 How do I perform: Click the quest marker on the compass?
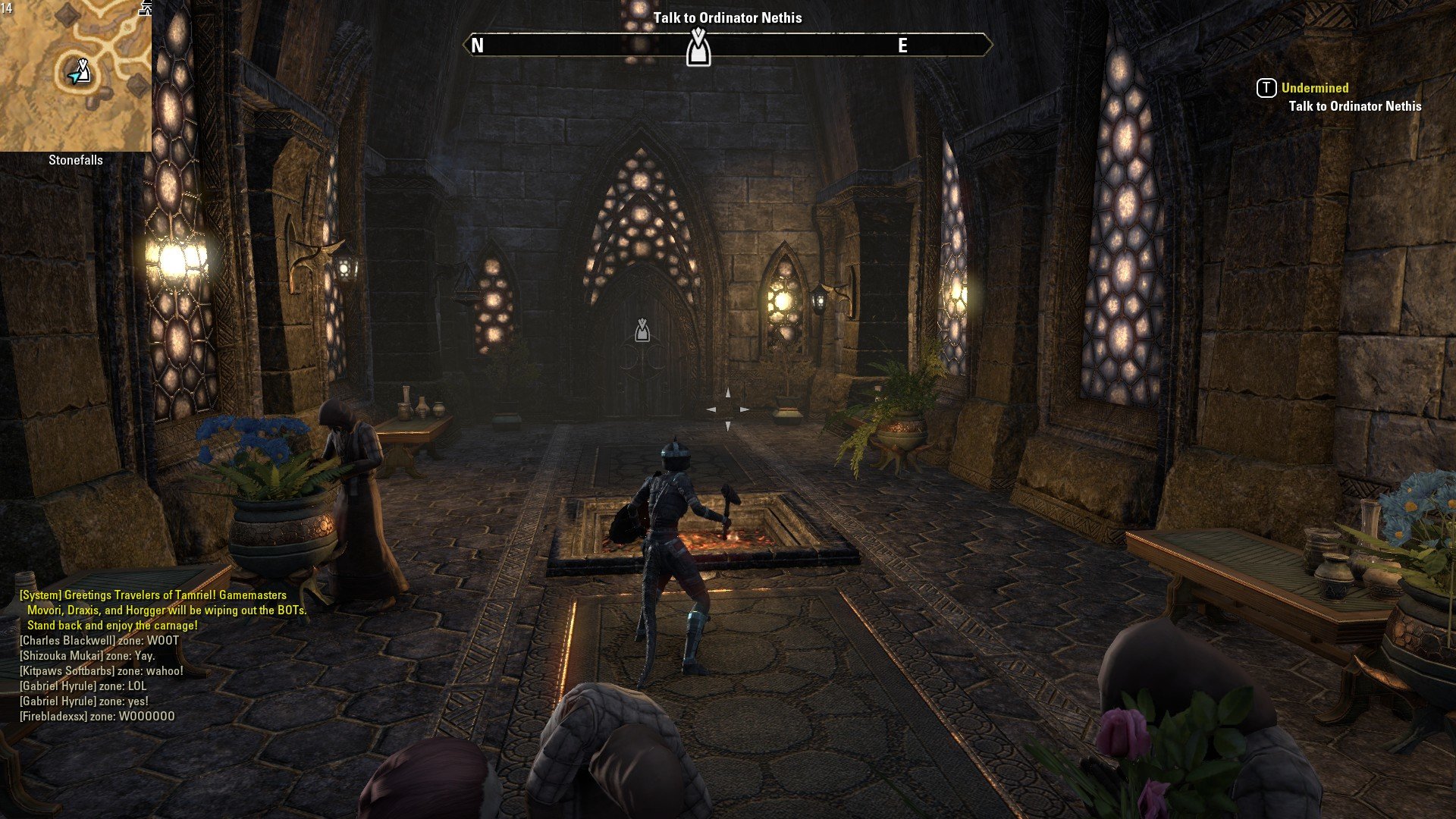[698, 48]
